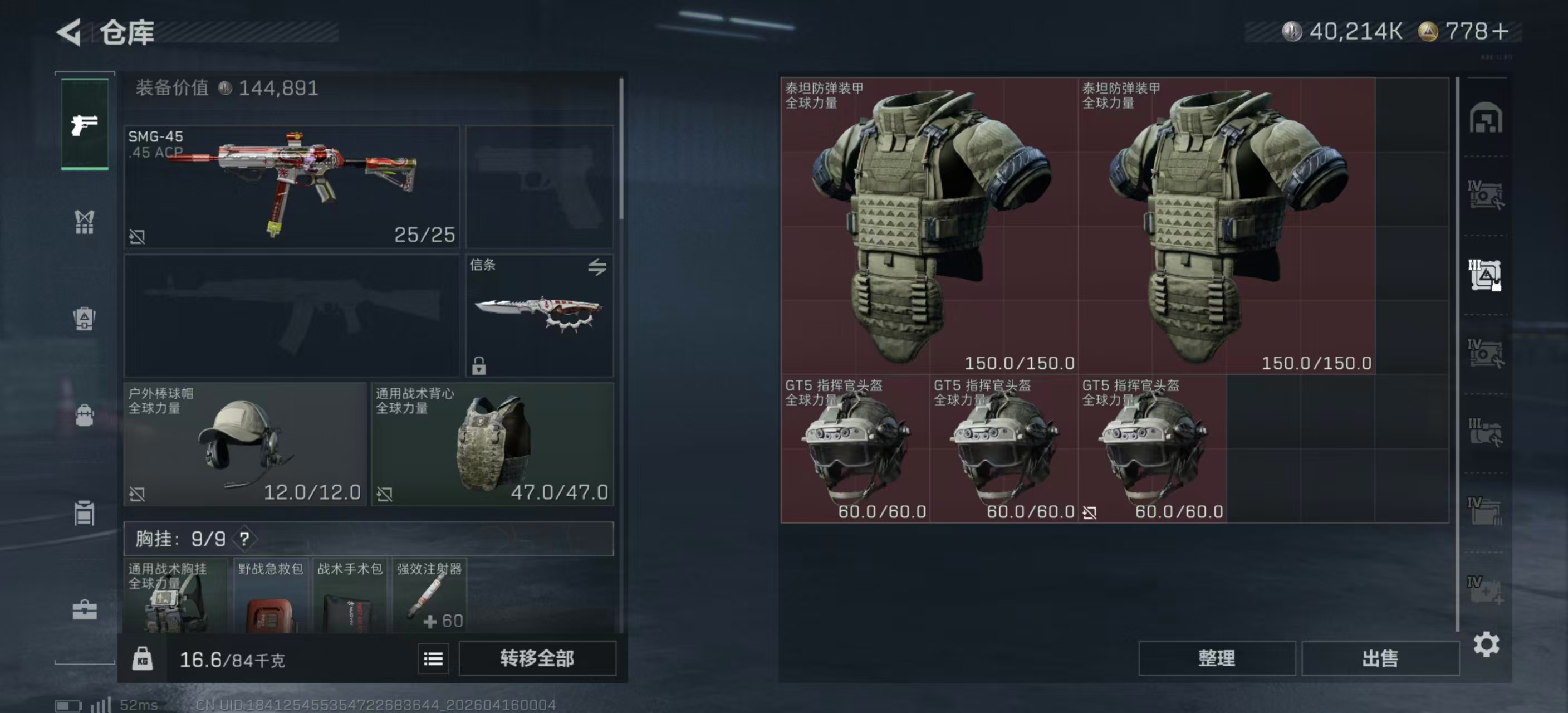The image size is (1568, 713).
Task: Select the 强效注射器 item
Action: point(429,595)
